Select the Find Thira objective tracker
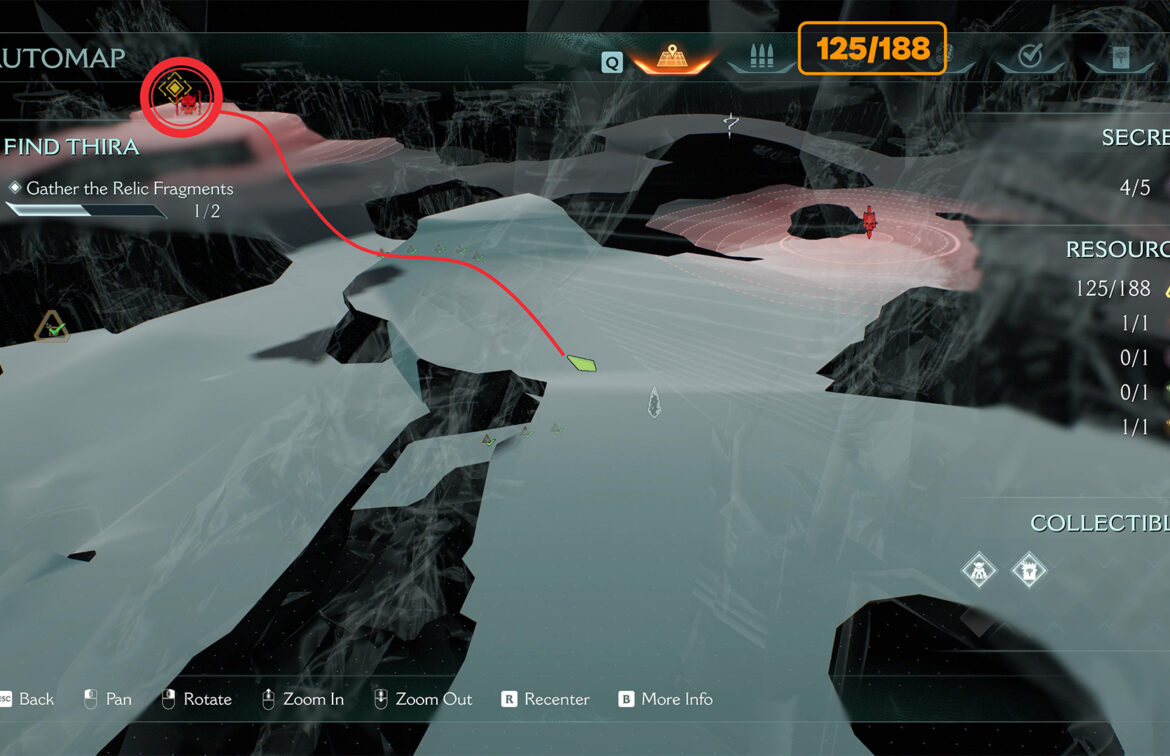This screenshot has height=756, width=1170. pyautogui.click(x=72, y=147)
